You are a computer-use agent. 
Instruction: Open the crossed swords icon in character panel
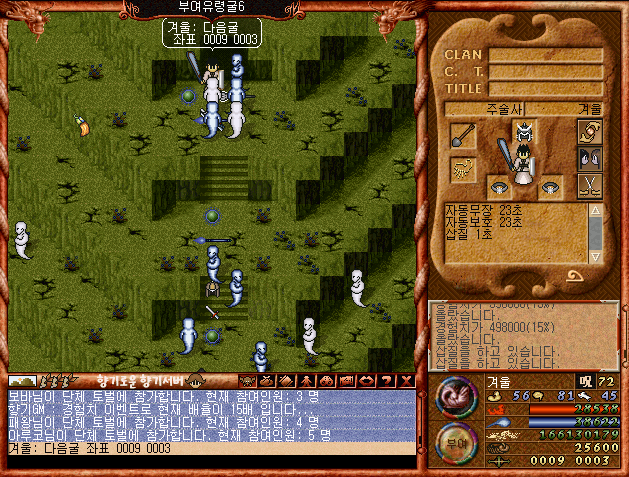point(590,184)
